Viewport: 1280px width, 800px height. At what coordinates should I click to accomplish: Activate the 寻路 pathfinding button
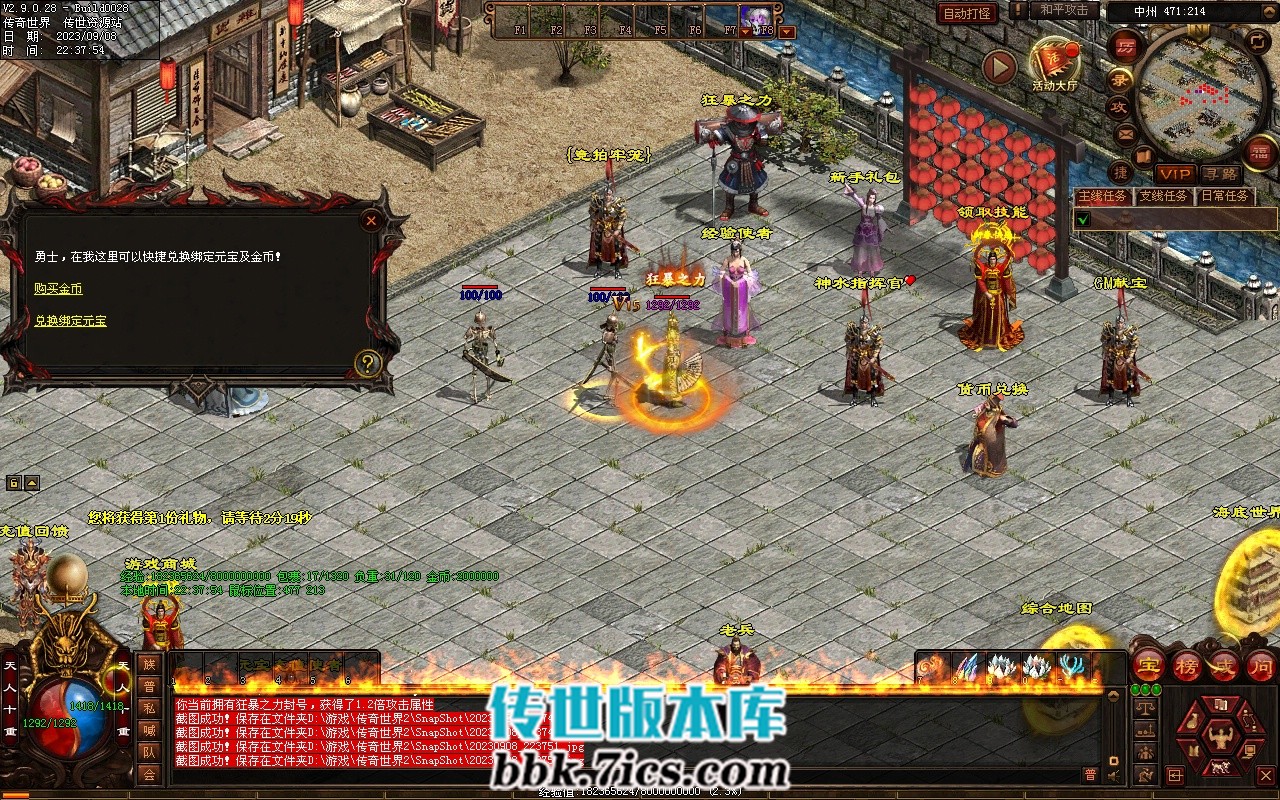coord(1220,175)
